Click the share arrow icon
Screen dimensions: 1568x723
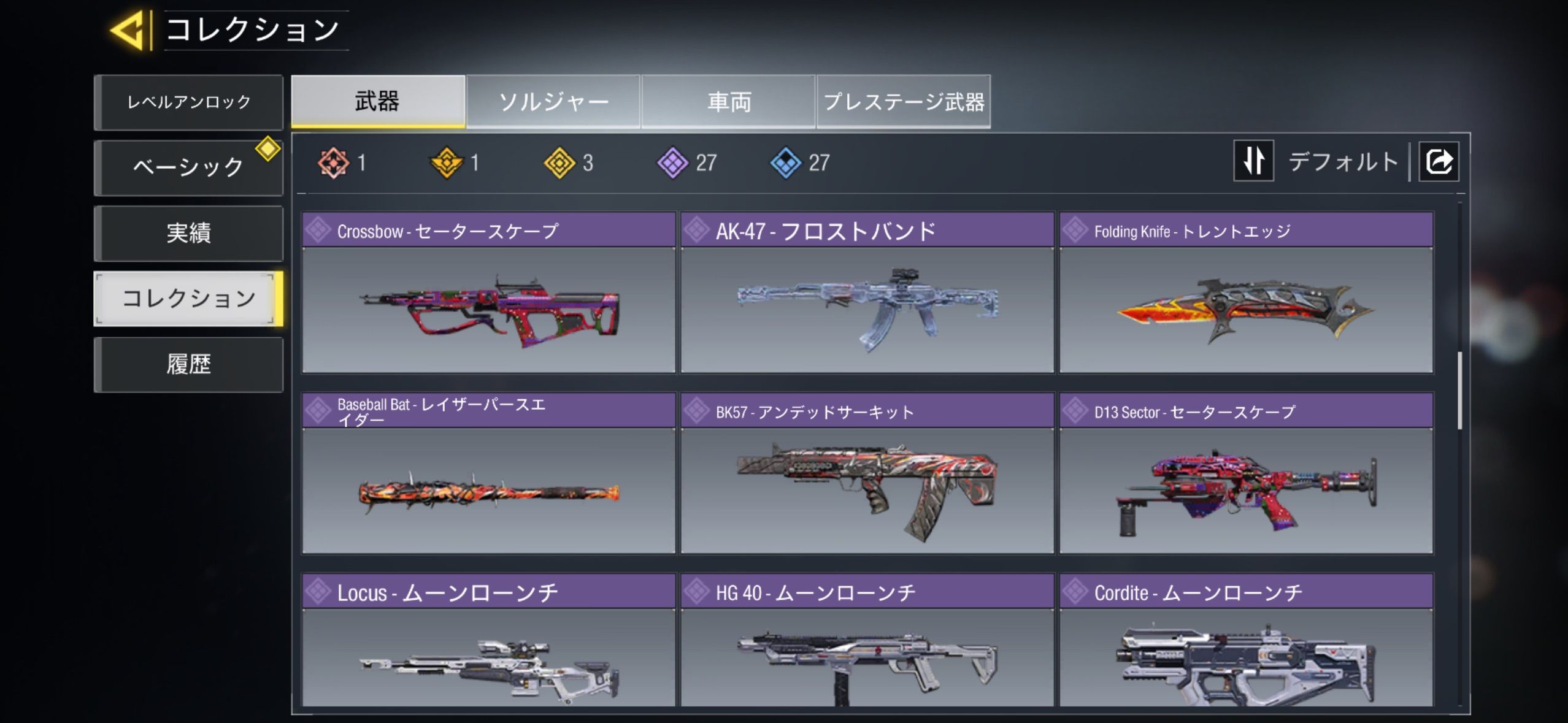(x=1439, y=162)
